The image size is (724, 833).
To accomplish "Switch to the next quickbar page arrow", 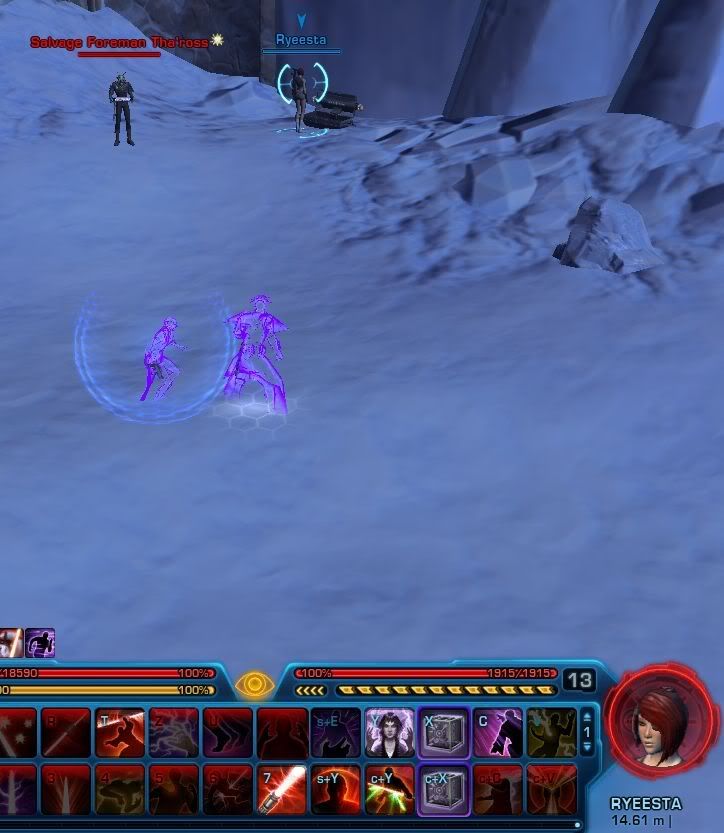I will [589, 716].
